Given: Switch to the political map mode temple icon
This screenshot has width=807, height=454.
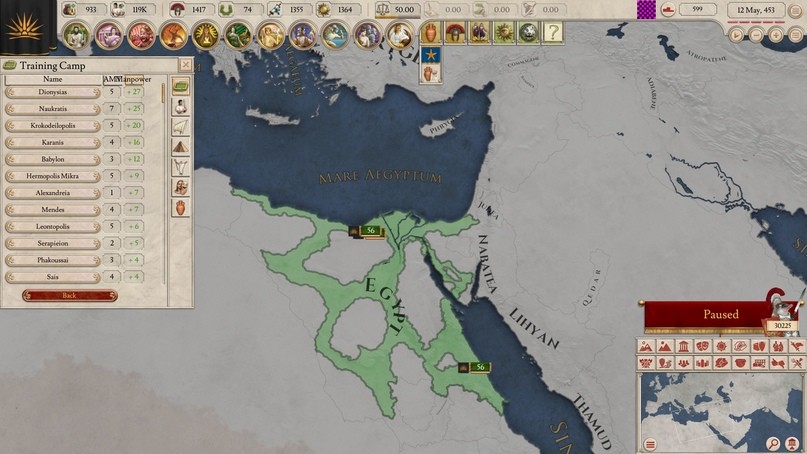Looking at the screenshot, I should [683, 346].
